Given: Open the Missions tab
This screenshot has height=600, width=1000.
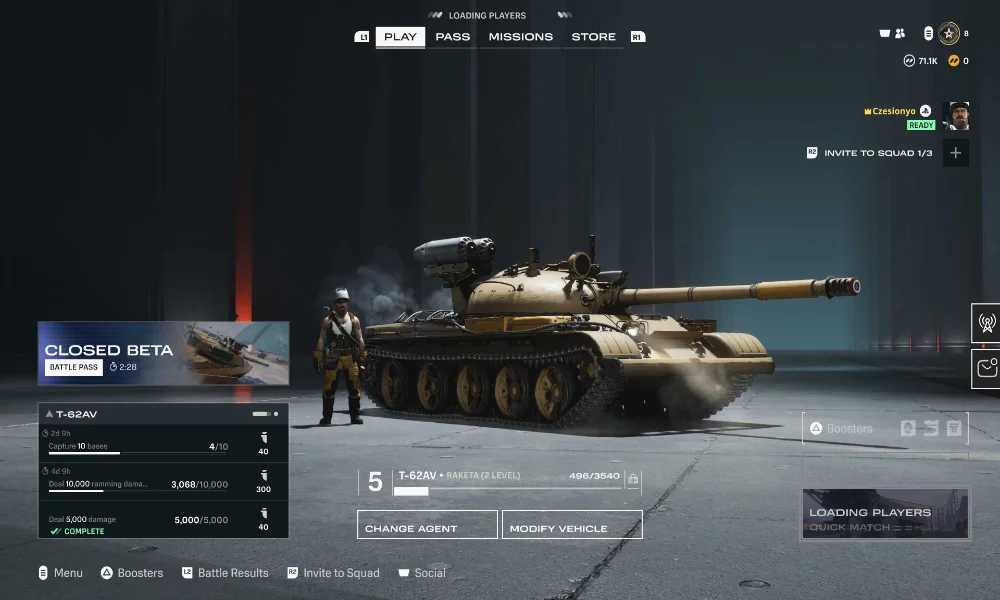Looking at the screenshot, I should click(520, 37).
